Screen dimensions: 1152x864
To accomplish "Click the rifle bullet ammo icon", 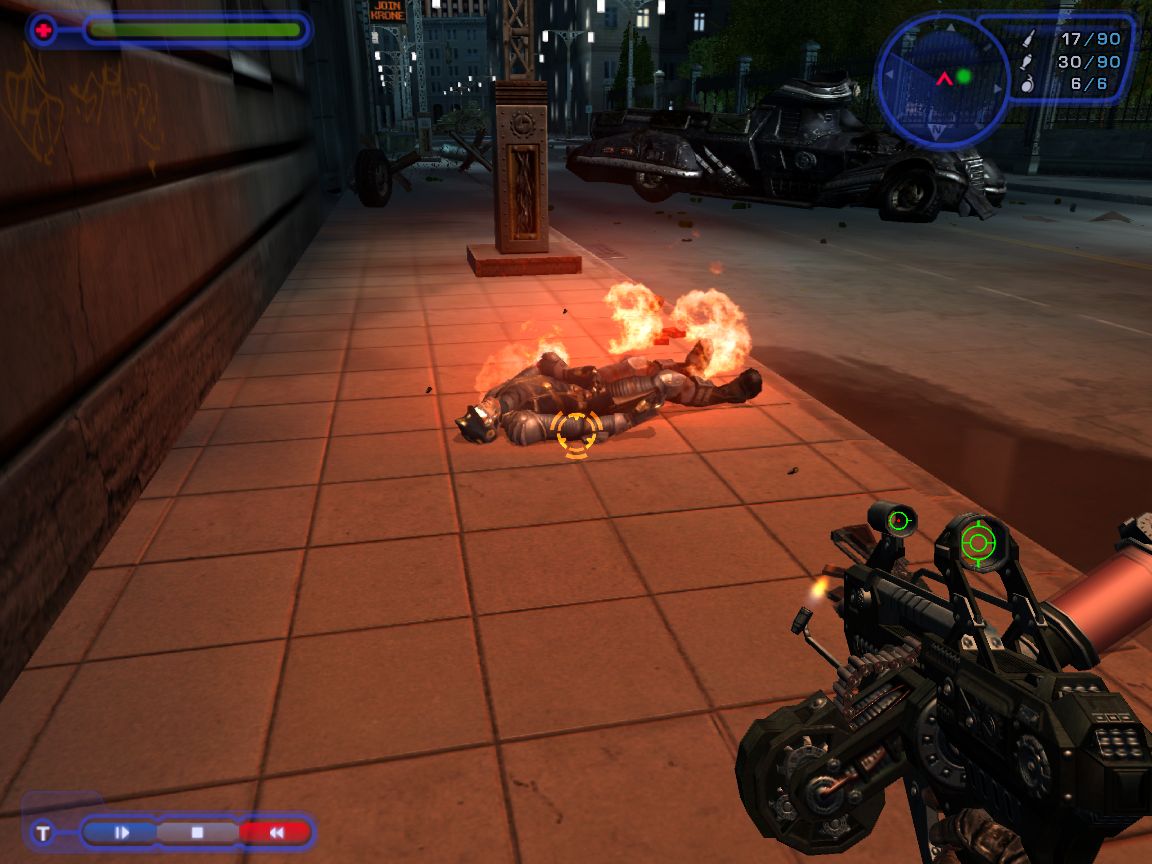I will pos(1029,39).
